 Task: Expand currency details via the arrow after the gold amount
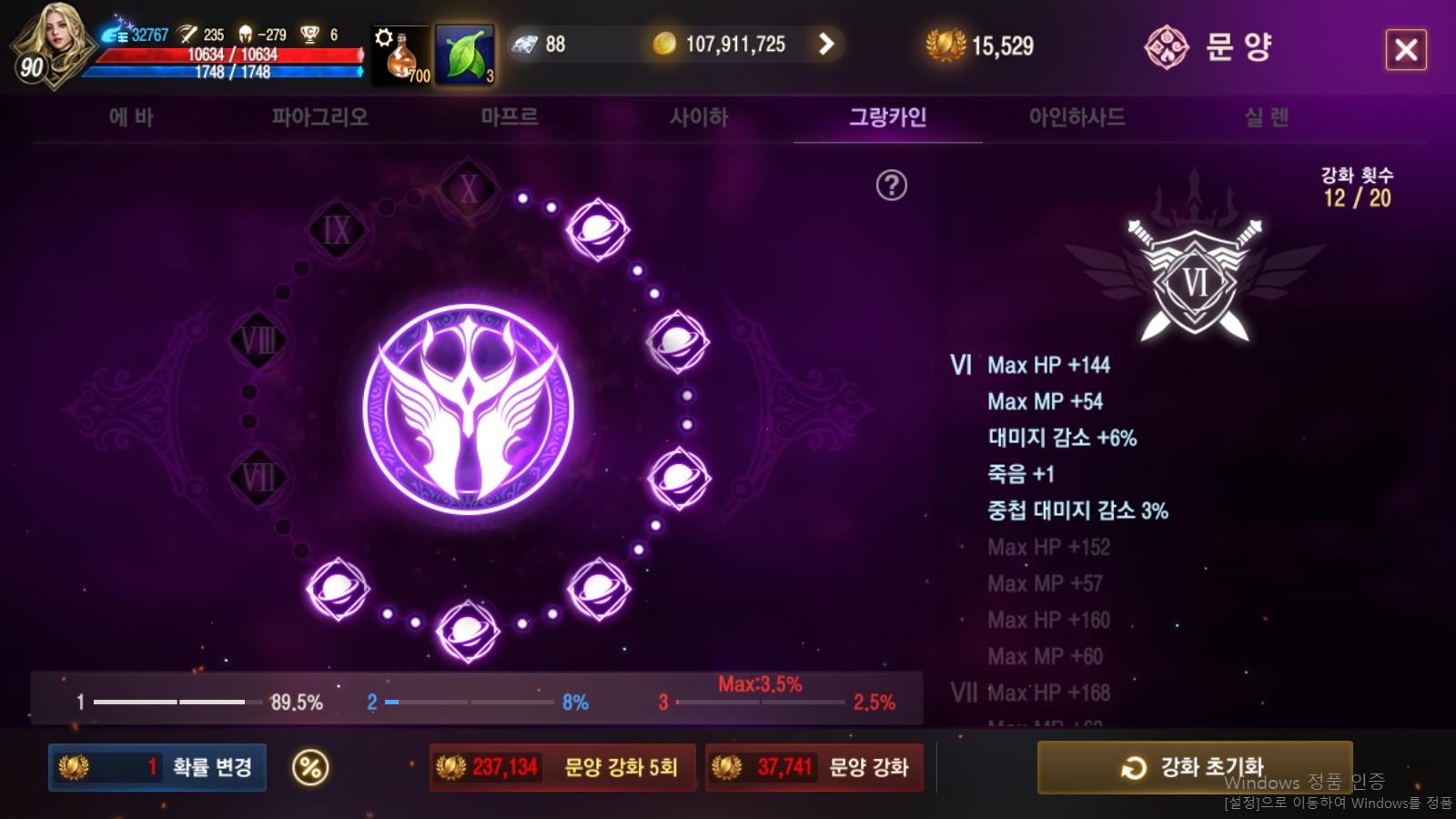(x=826, y=43)
